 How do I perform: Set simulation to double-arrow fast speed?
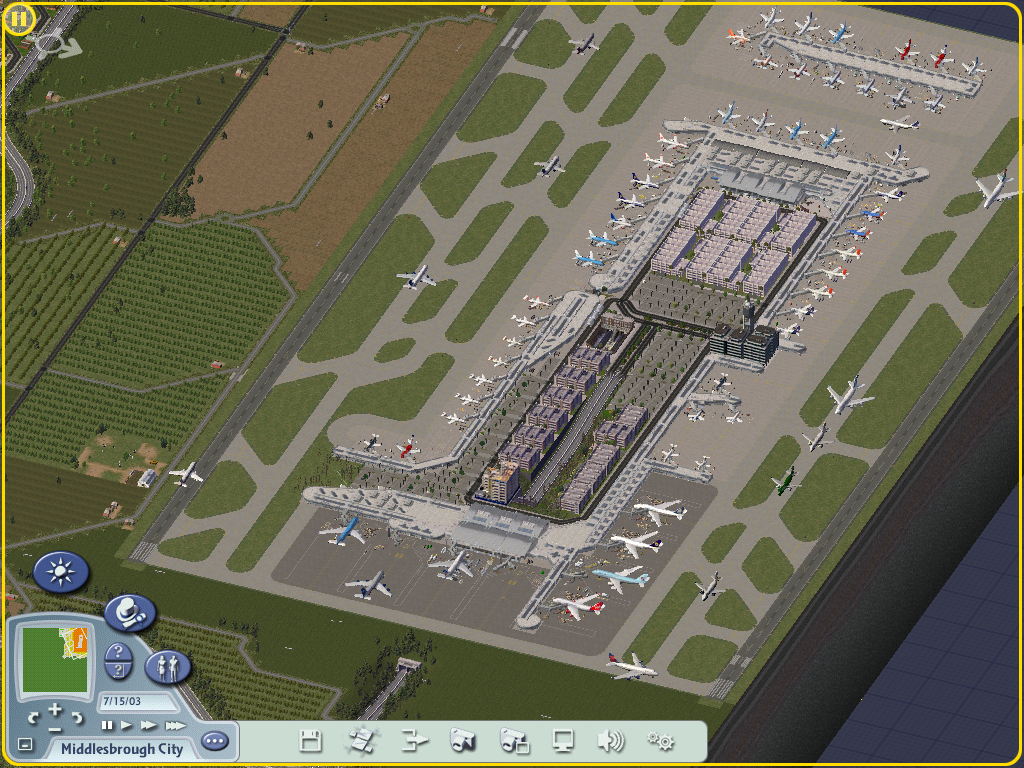pyautogui.click(x=149, y=725)
